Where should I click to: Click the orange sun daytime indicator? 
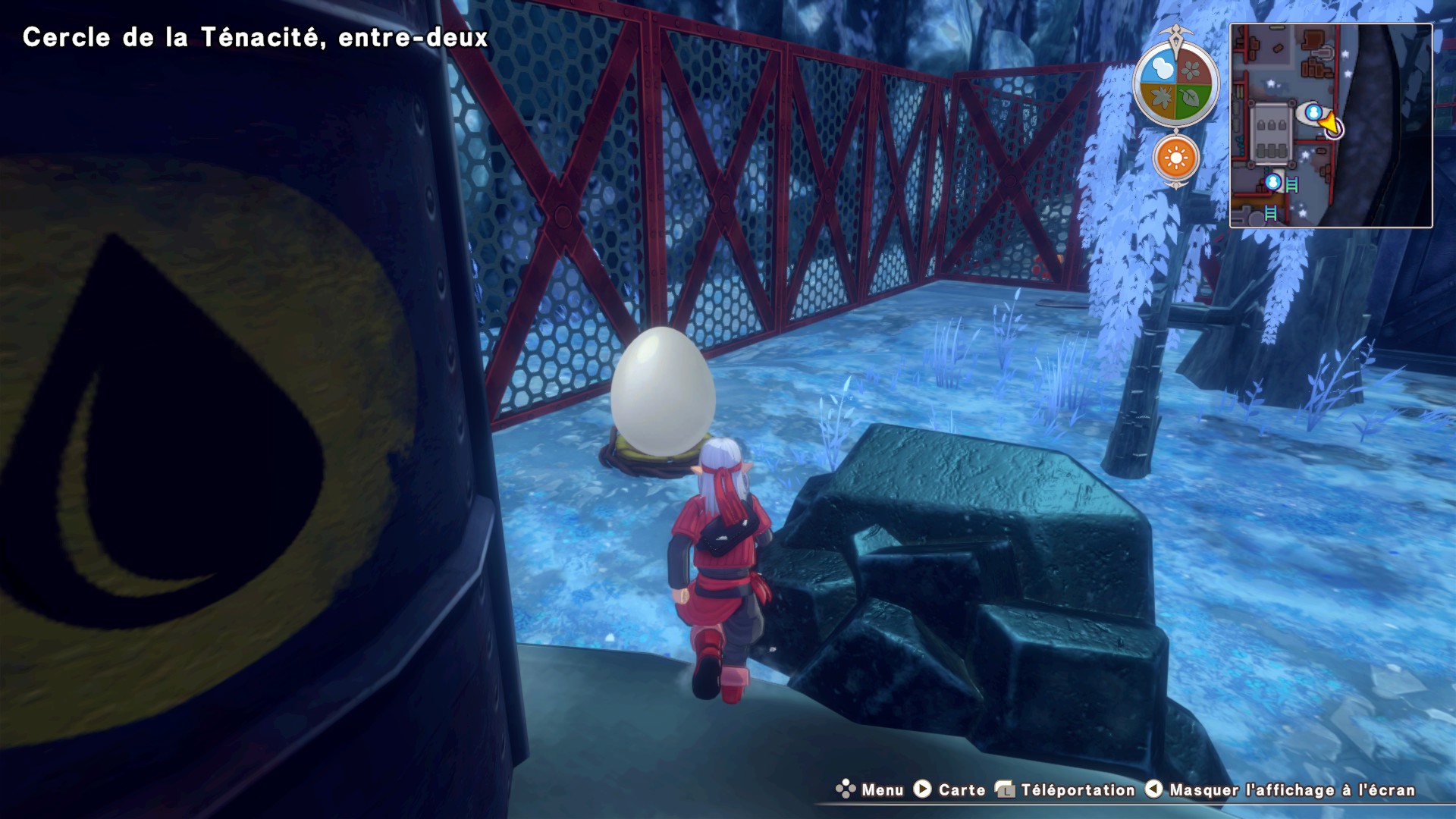(x=1176, y=158)
